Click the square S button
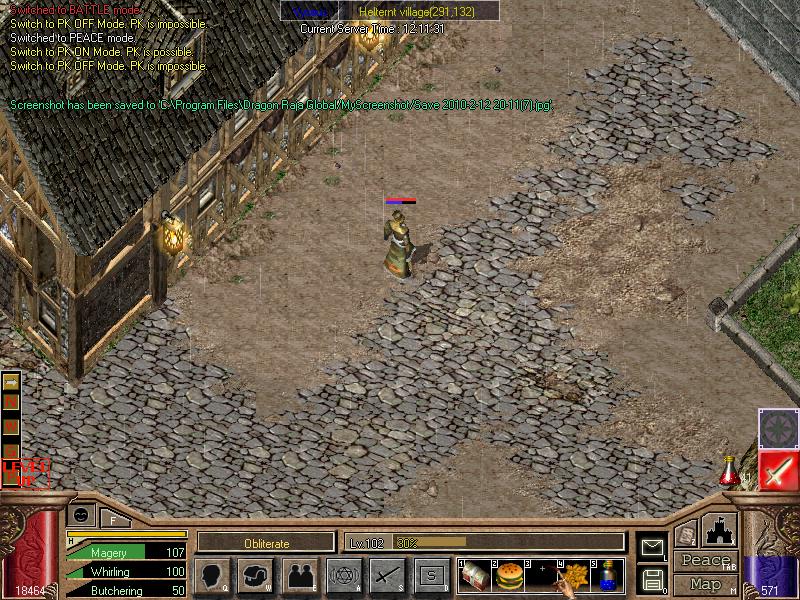The width and height of the screenshot is (800, 600). coord(431,575)
